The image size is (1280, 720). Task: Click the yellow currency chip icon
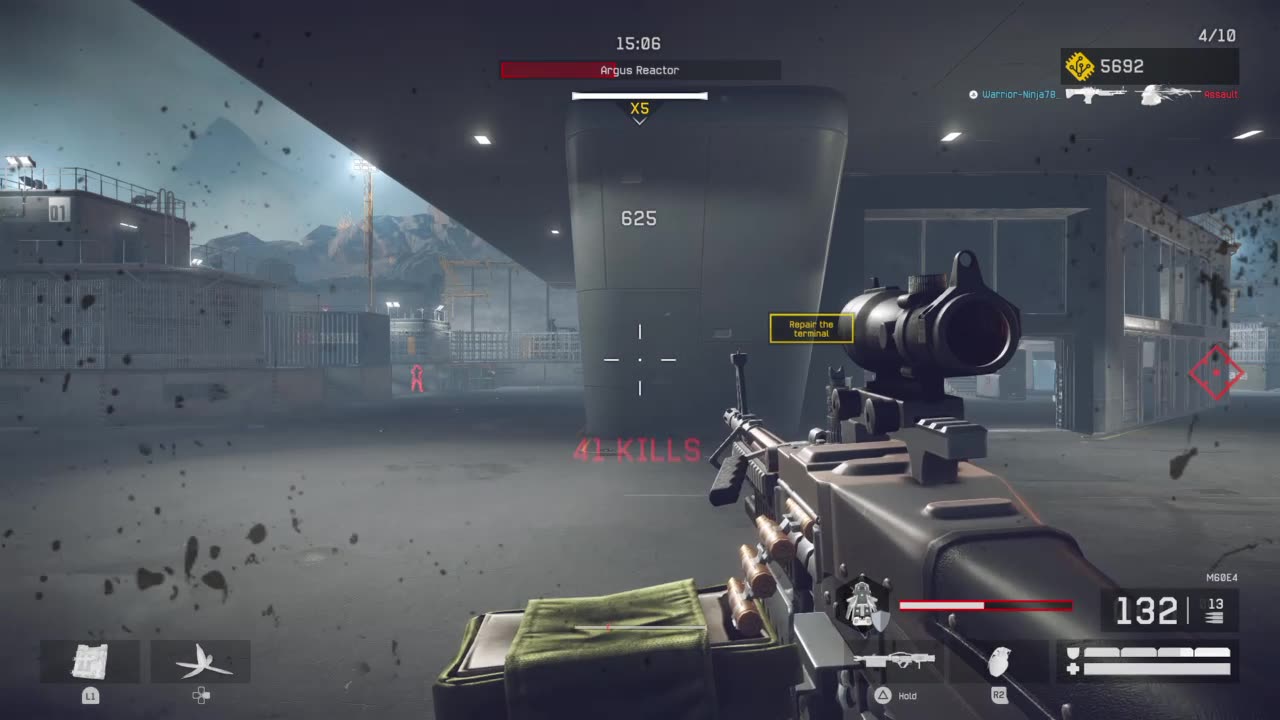1080,66
